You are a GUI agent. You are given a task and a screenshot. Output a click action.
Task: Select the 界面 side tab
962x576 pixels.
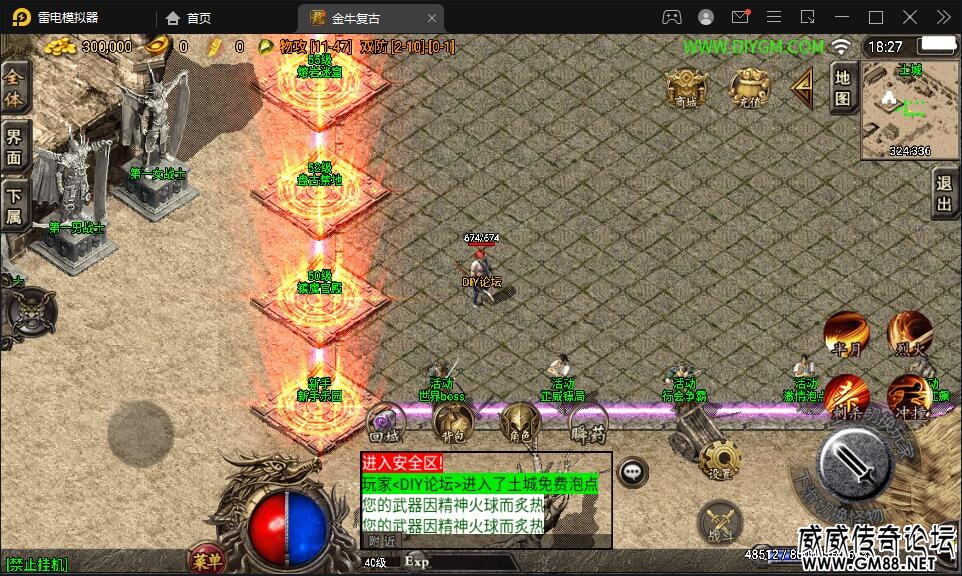pyautogui.click(x=15, y=147)
